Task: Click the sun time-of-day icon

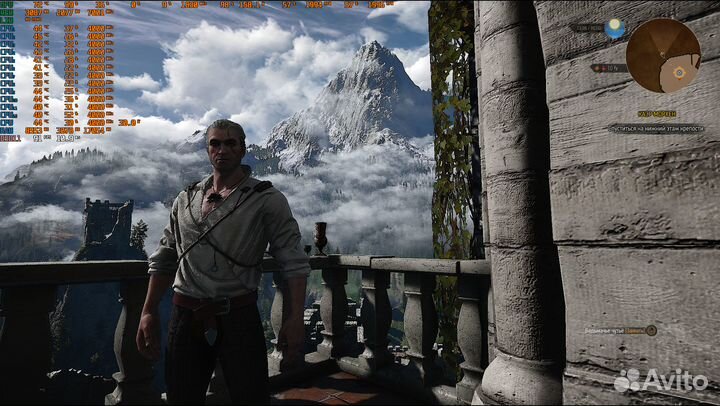Action: point(615,25)
